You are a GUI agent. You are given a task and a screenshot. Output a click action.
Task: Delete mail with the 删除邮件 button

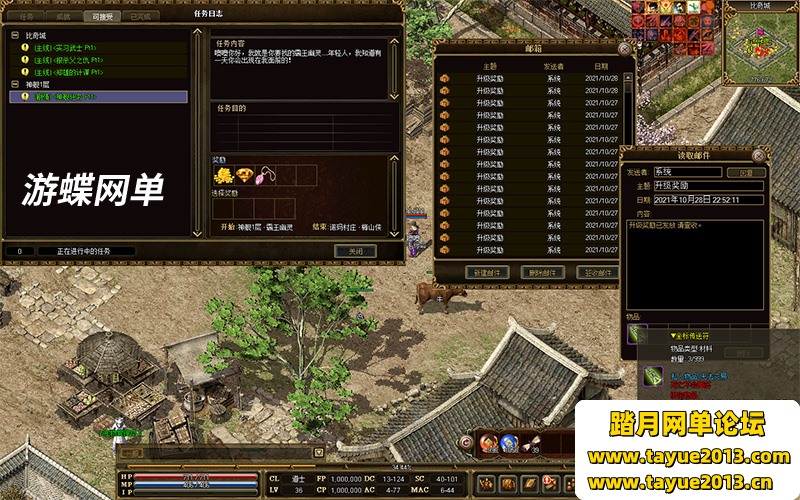(543, 272)
